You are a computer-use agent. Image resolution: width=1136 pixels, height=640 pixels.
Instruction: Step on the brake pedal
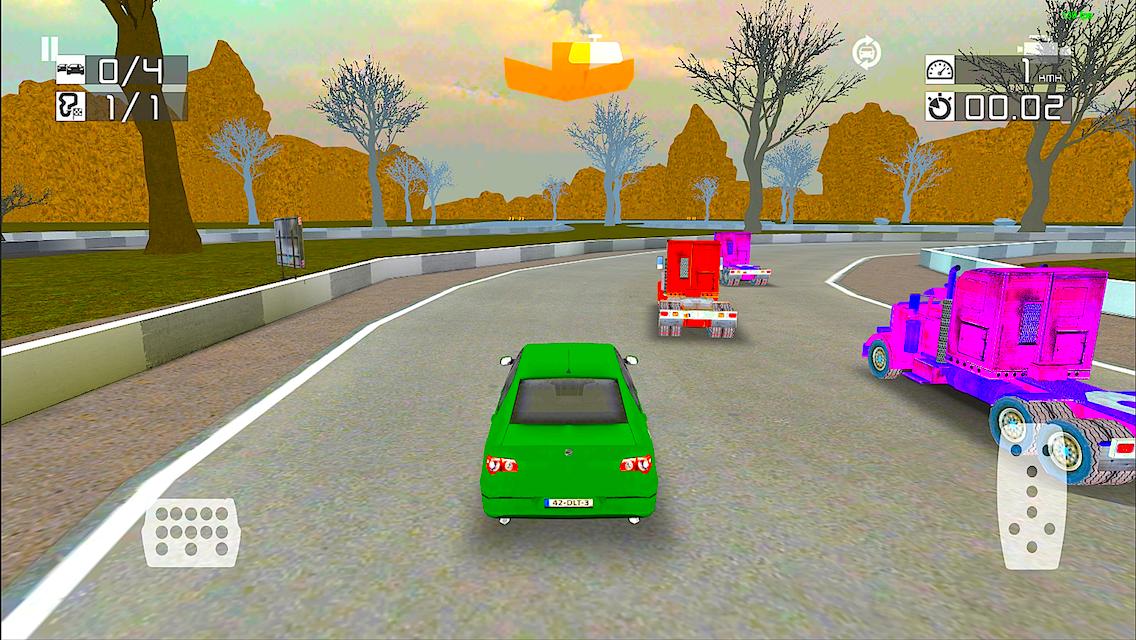(191, 532)
